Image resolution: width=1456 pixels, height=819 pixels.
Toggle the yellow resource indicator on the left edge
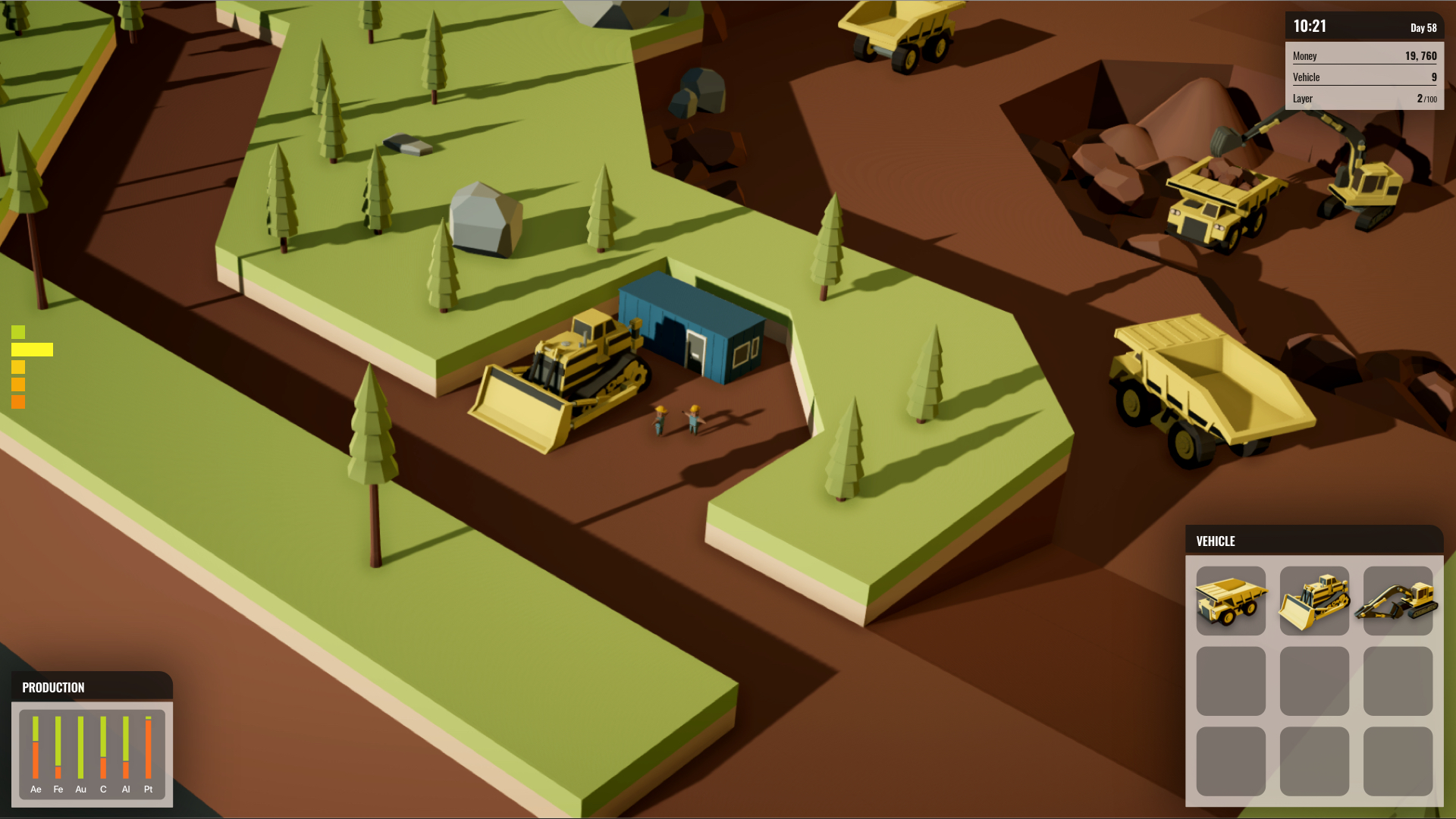pyautogui.click(x=32, y=349)
